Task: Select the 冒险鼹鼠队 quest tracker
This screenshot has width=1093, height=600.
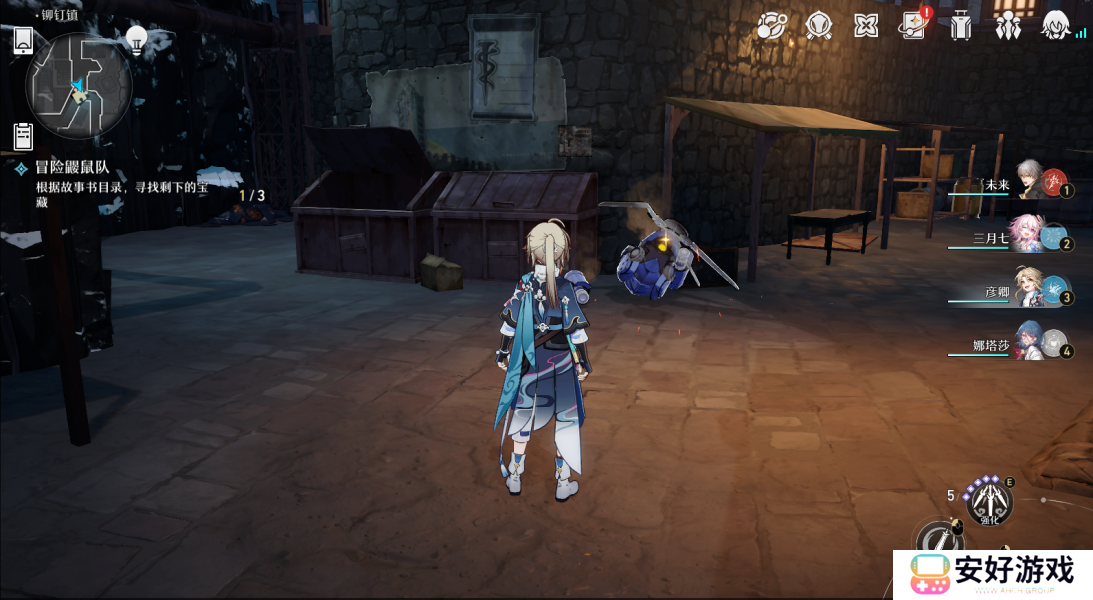Action: point(72,169)
